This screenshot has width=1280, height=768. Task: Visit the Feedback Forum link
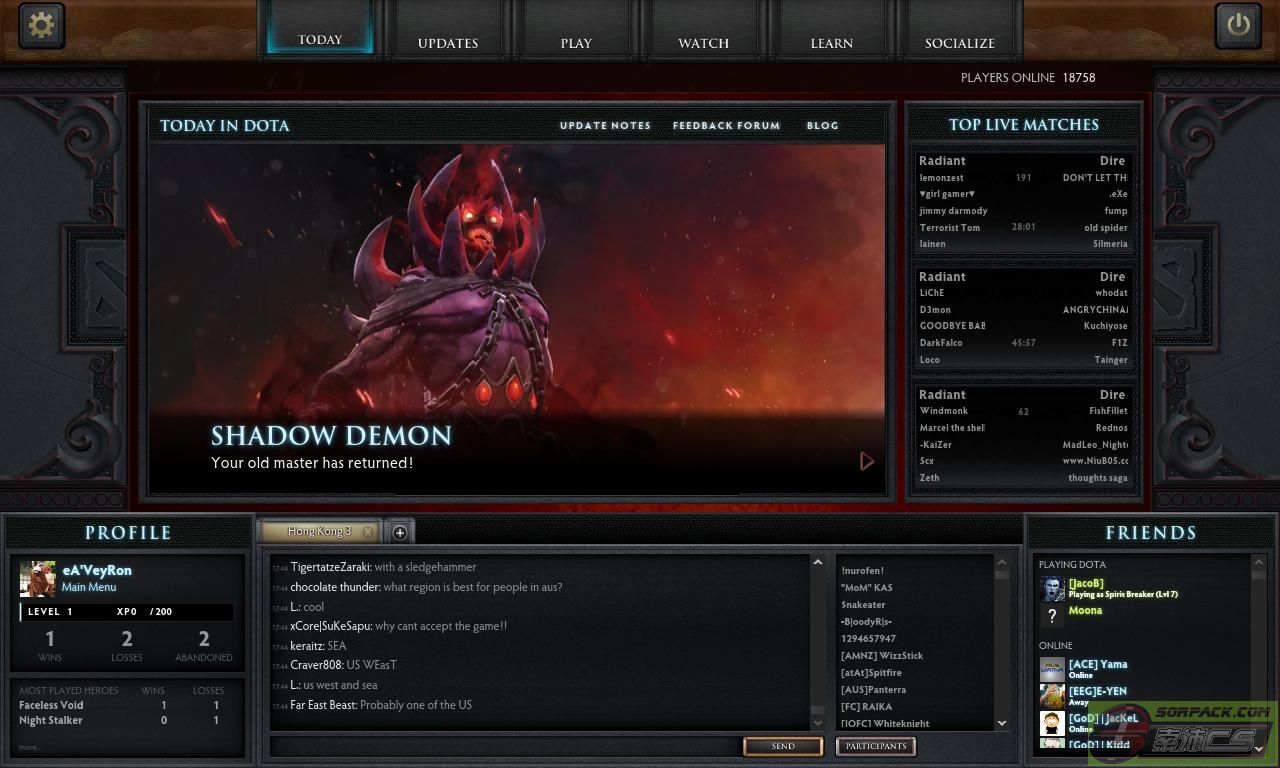[x=726, y=126]
